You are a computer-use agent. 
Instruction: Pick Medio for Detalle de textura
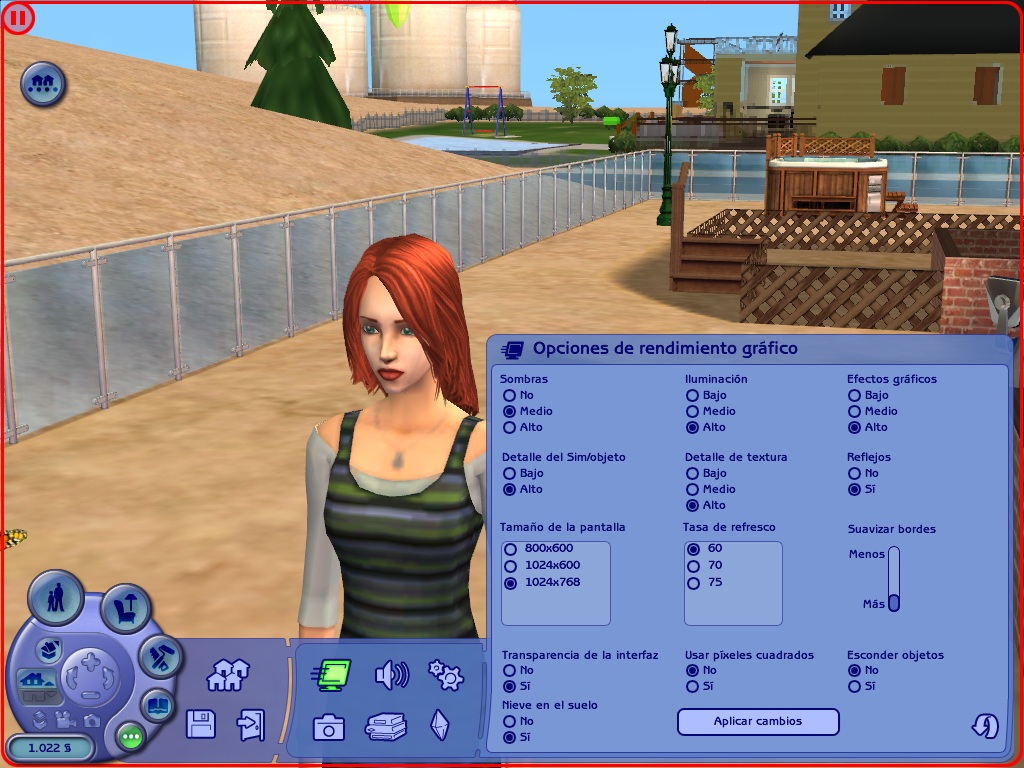(692, 489)
